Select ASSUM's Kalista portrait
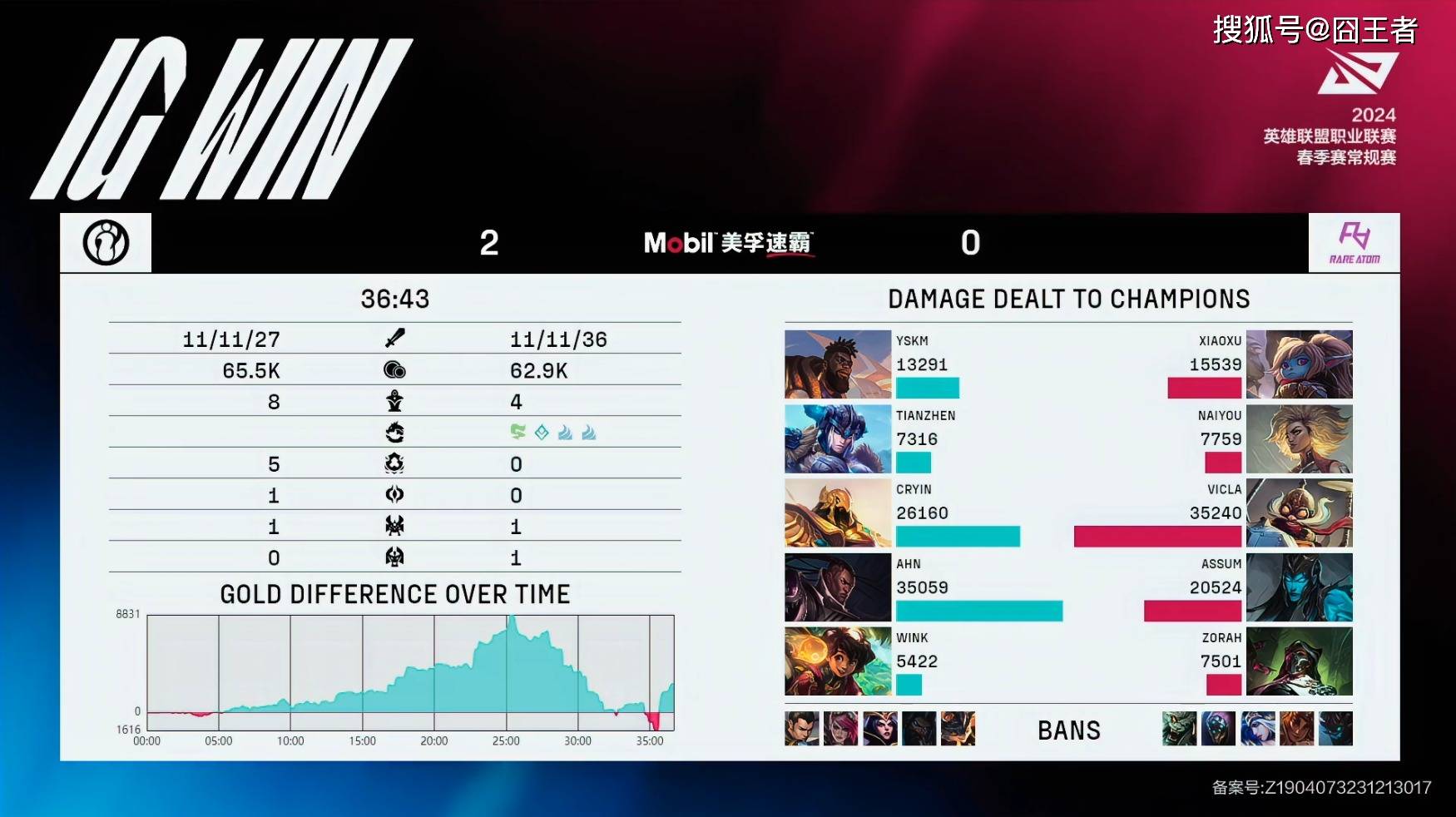Viewport: 1456px width, 817px height. tap(1299, 587)
